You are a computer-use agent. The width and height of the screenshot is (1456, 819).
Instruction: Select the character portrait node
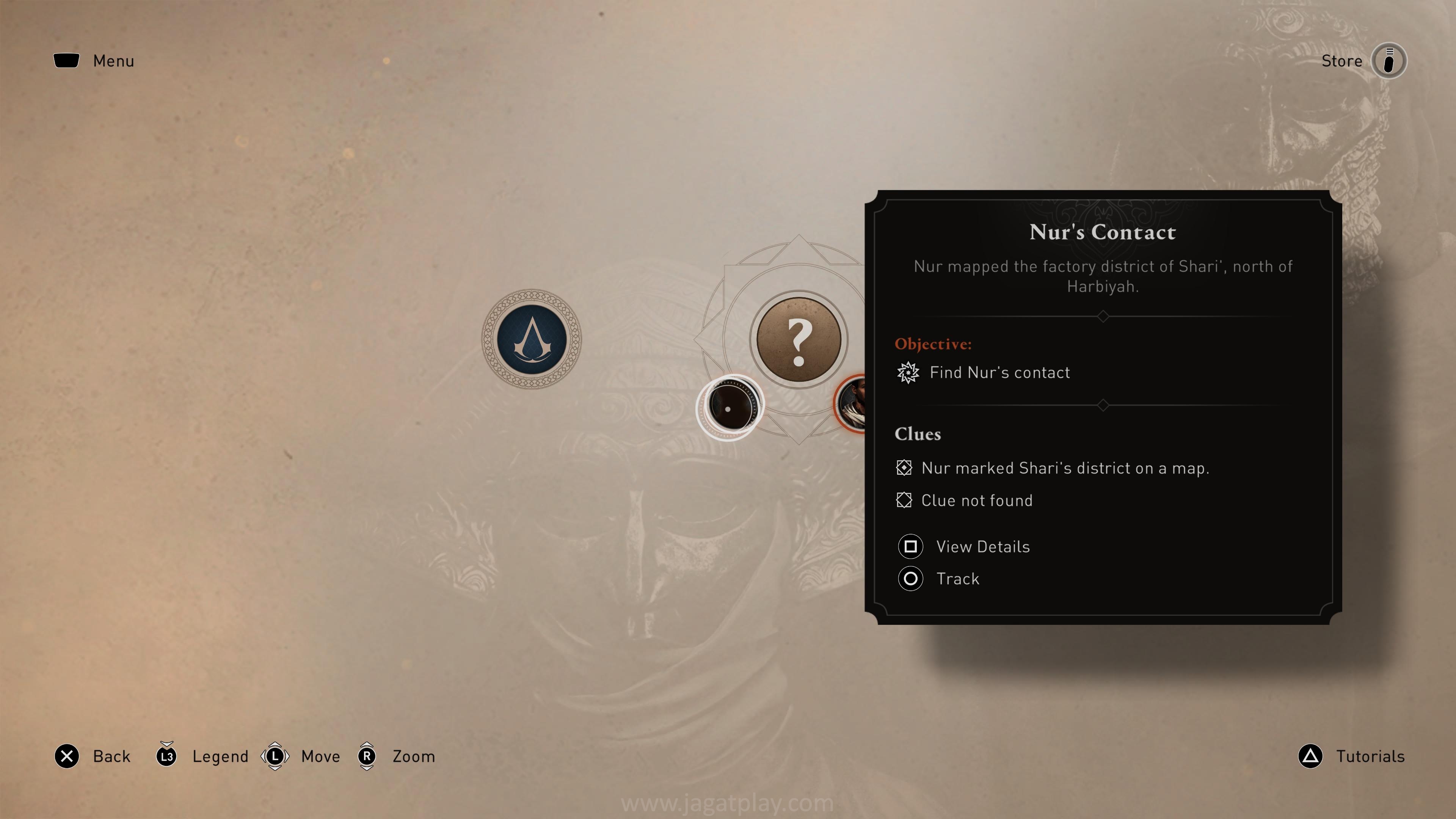[851, 403]
